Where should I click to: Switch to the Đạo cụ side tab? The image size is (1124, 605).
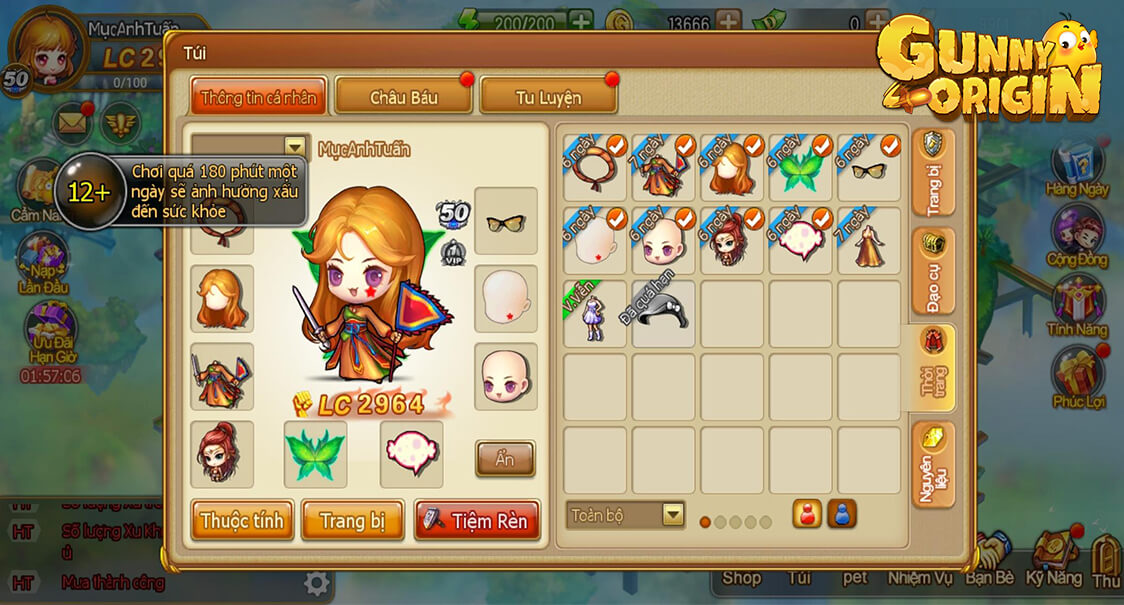[933, 271]
